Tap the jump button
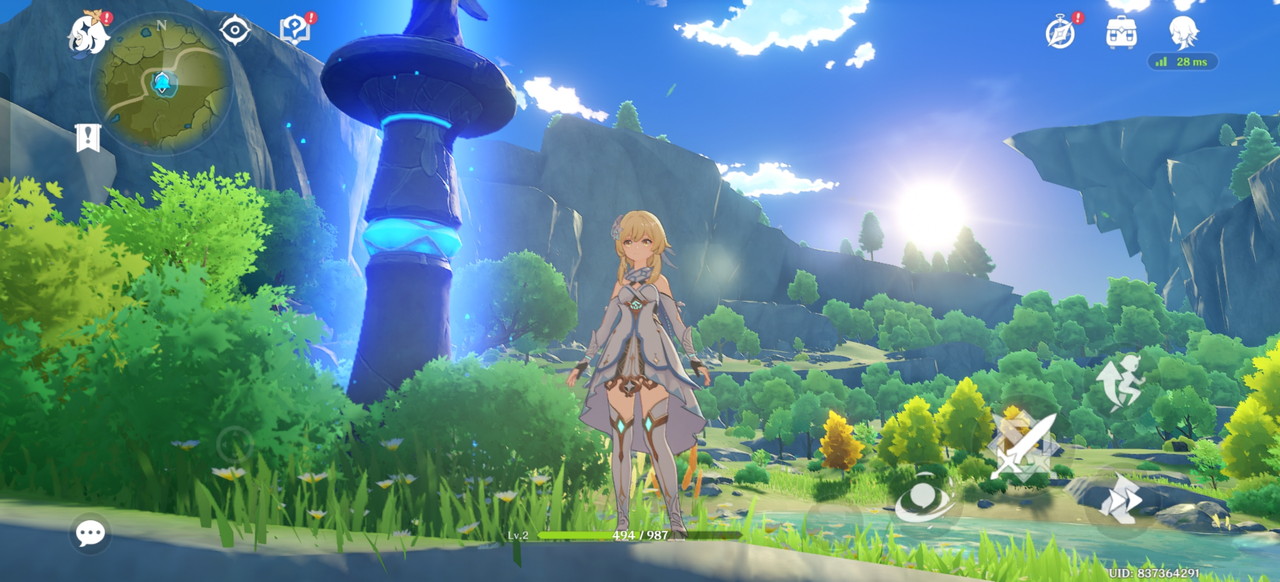The height and width of the screenshot is (582, 1280). (1118, 381)
